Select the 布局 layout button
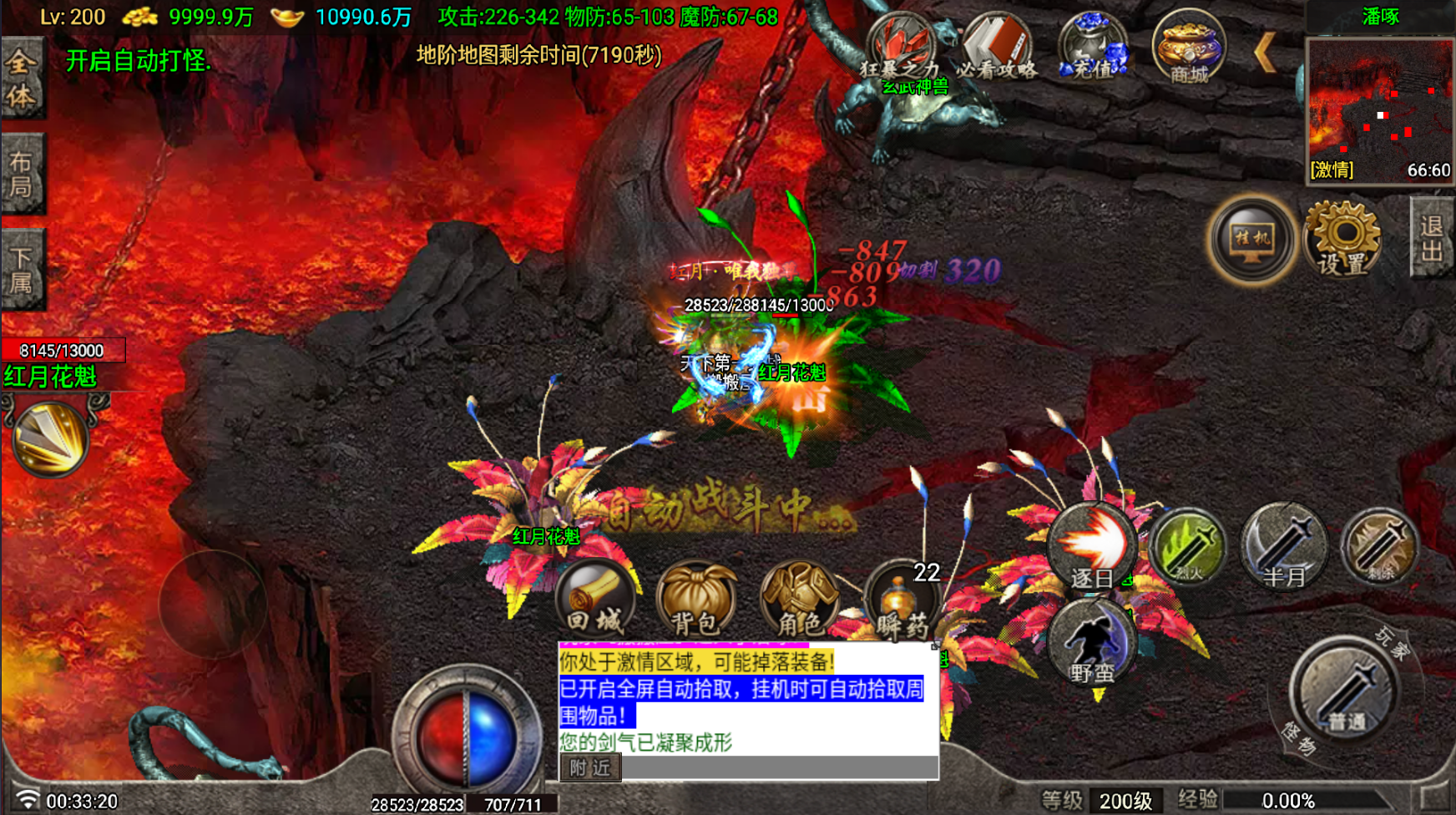This screenshot has width=1456, height=815. tap(22, 174)
